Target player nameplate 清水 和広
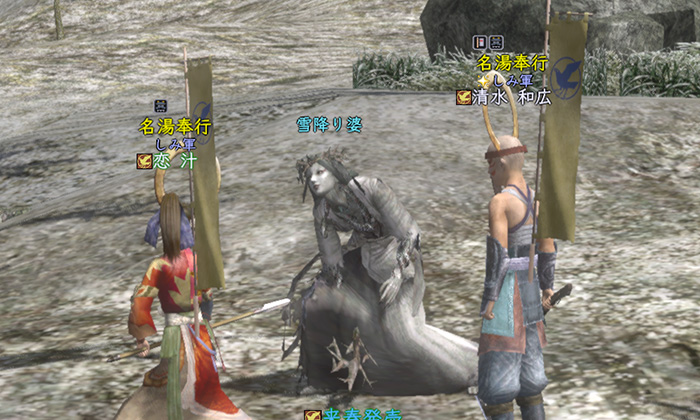The image size is (700, 420). pyautogui.click(x=514, y=97)
